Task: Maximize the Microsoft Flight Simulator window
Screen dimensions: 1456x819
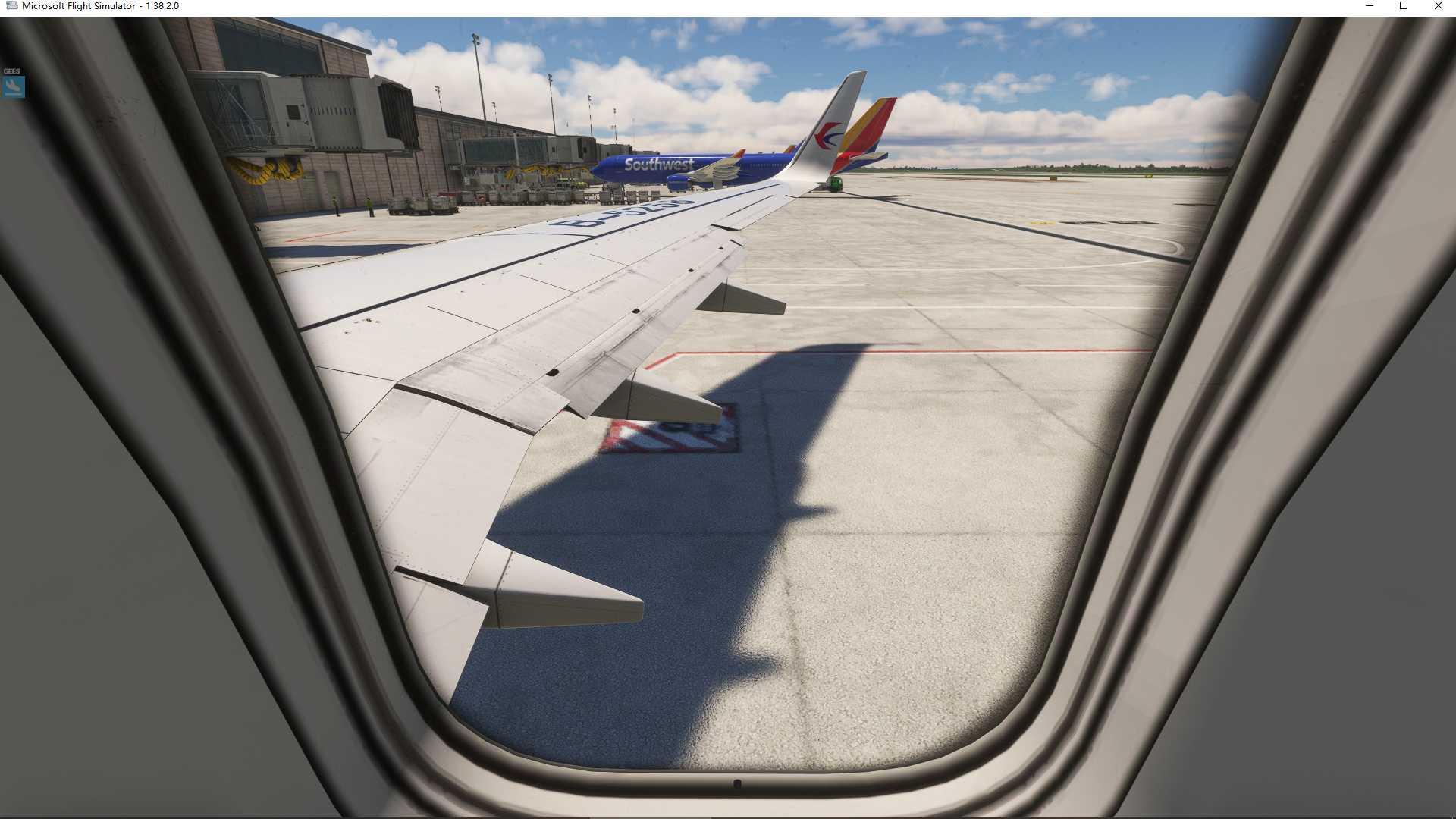Action: (x=1405, y=6)
